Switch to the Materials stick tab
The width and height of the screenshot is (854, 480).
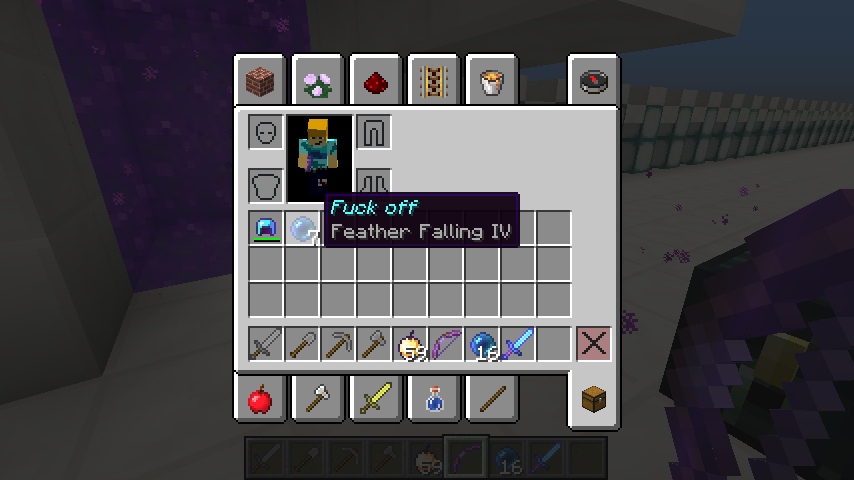point(491,399)
